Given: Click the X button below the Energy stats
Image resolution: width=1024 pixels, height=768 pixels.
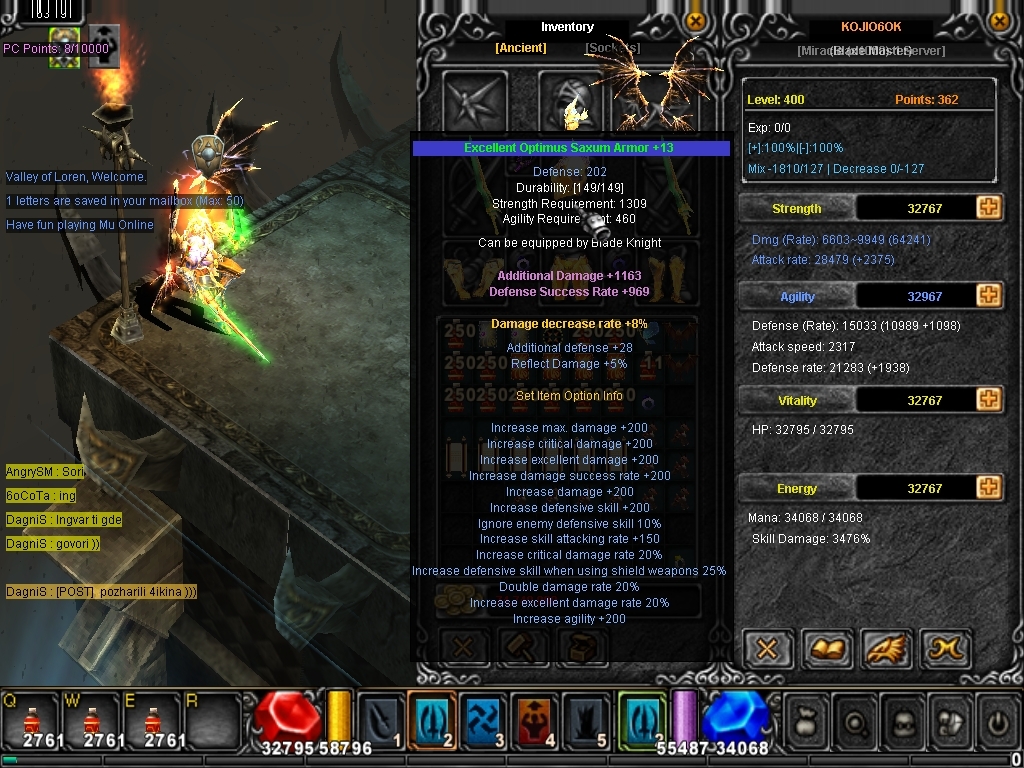Looking at the screenshot, I should (x=767, y=649).
